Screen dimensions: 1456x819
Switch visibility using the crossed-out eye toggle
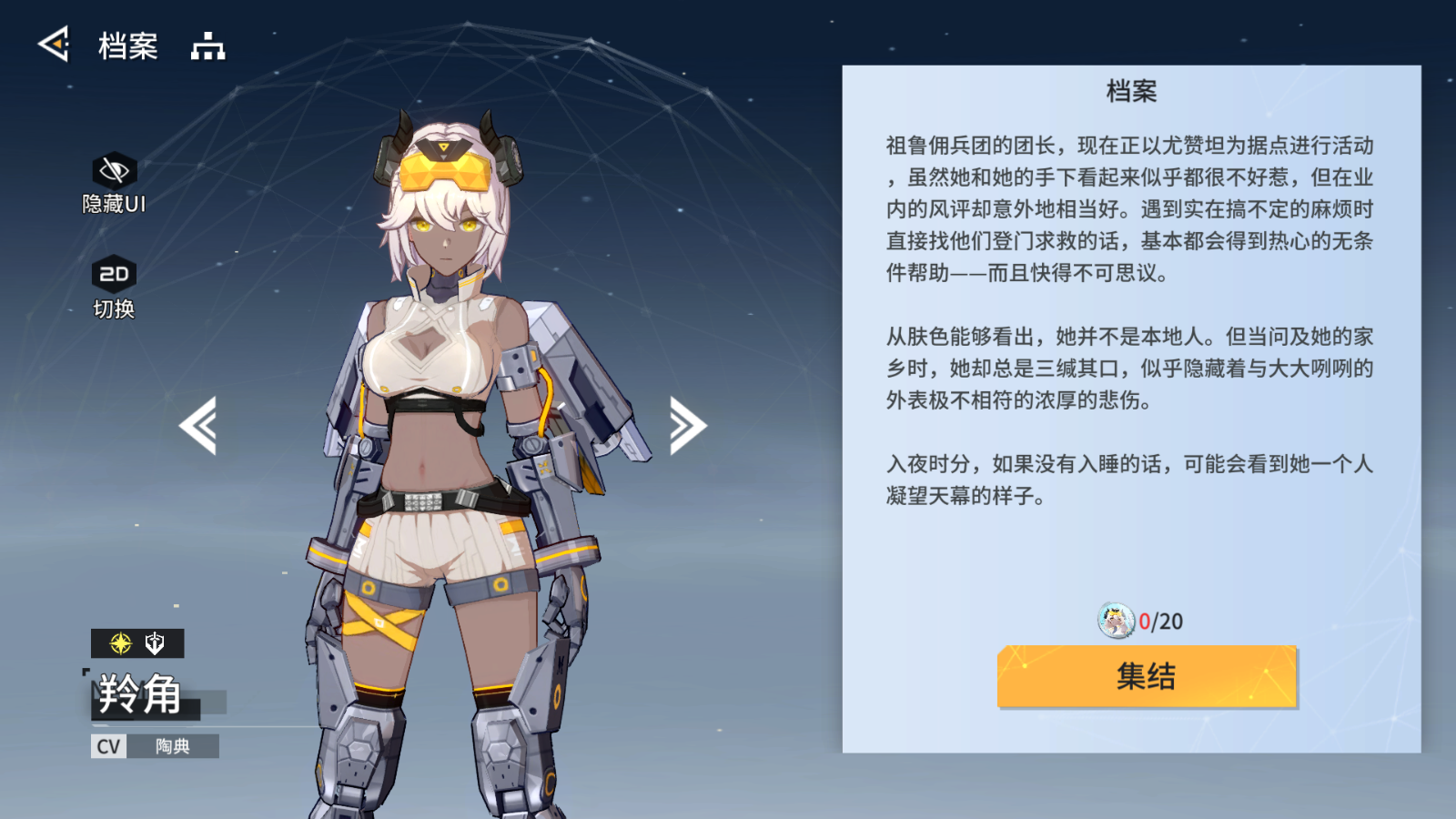113,169
